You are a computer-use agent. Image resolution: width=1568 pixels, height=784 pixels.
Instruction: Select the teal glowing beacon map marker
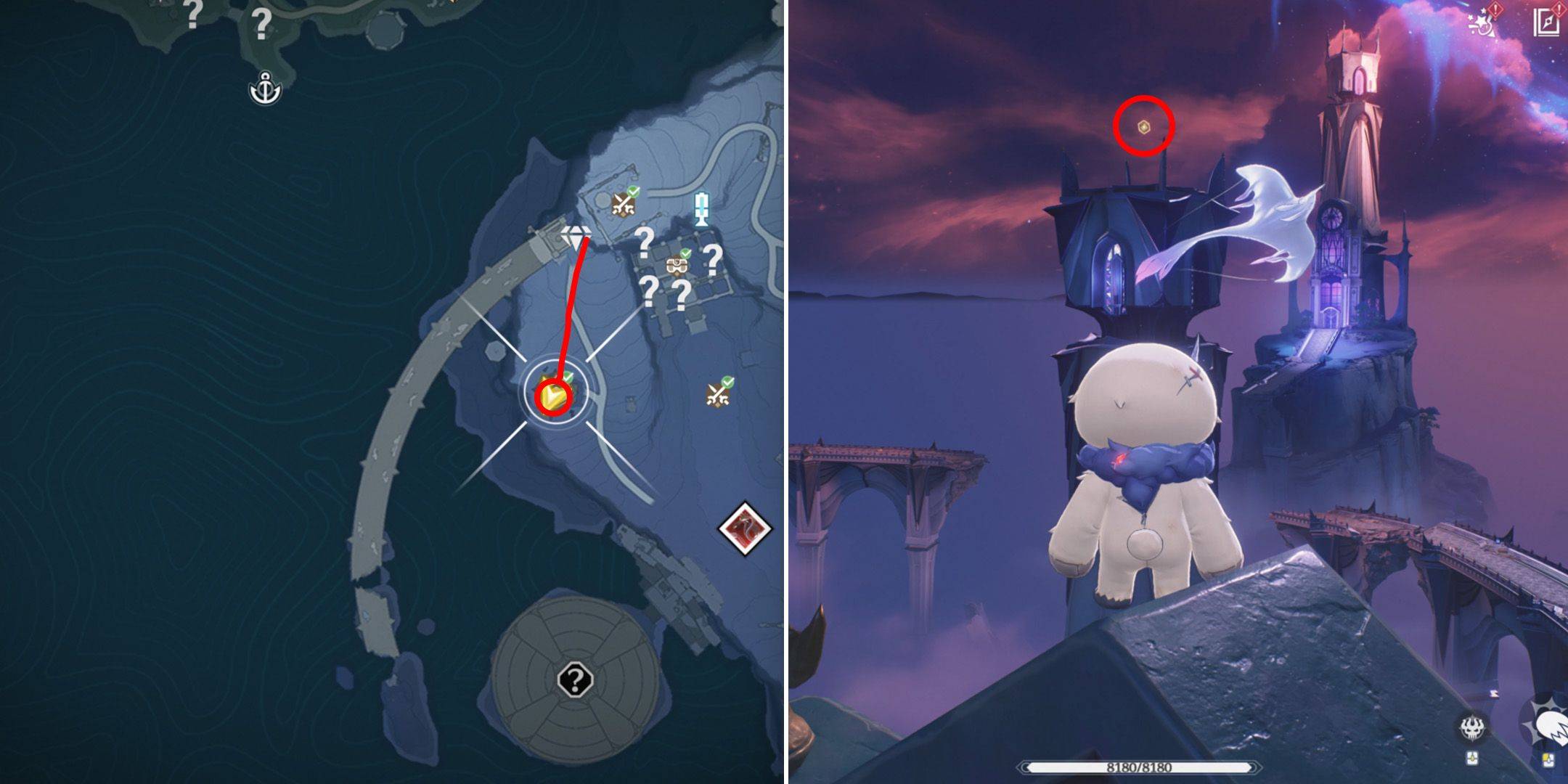coord(701,209)
